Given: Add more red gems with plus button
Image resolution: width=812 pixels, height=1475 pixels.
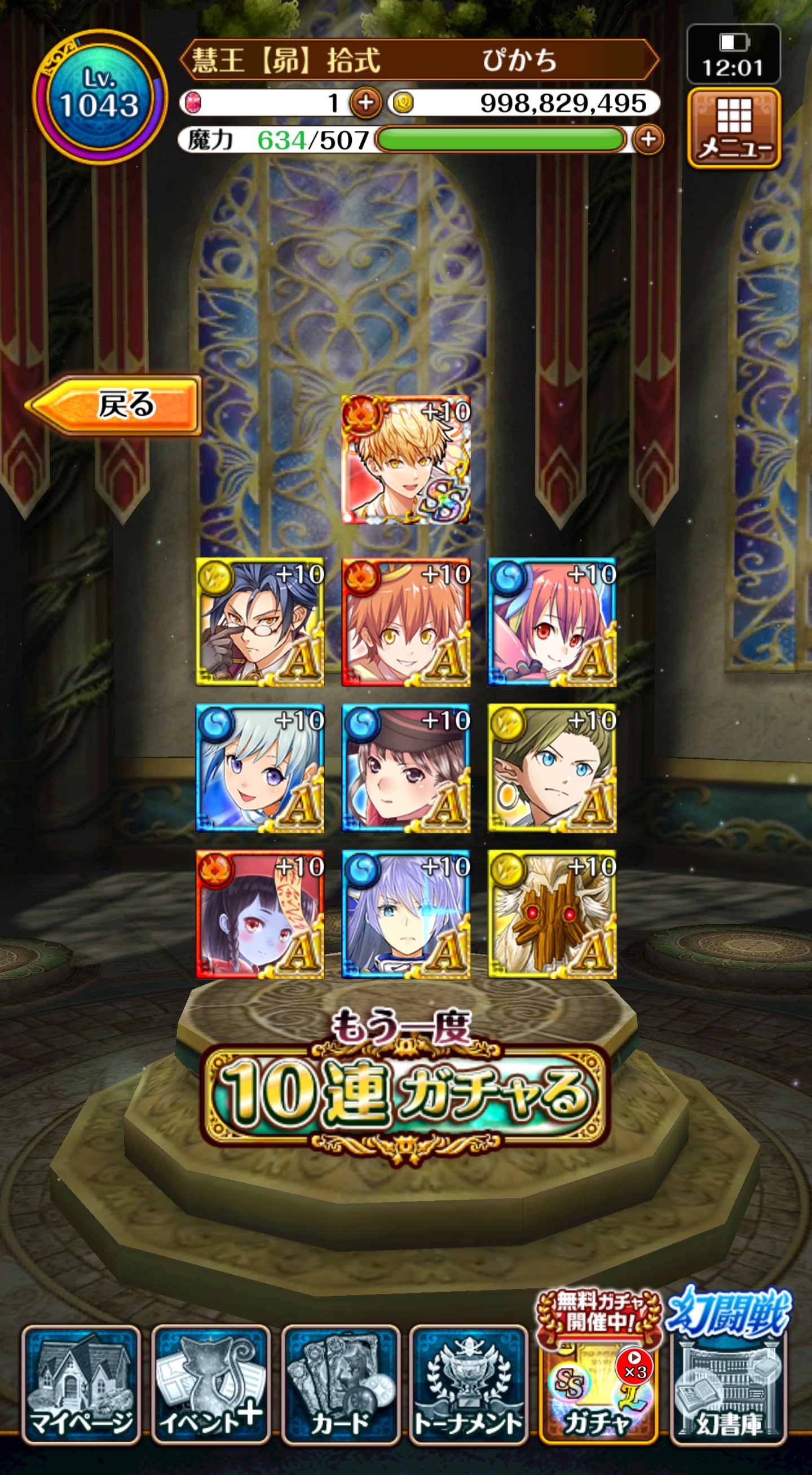Looking at the screenshot, I should click(x=365, y=103).
